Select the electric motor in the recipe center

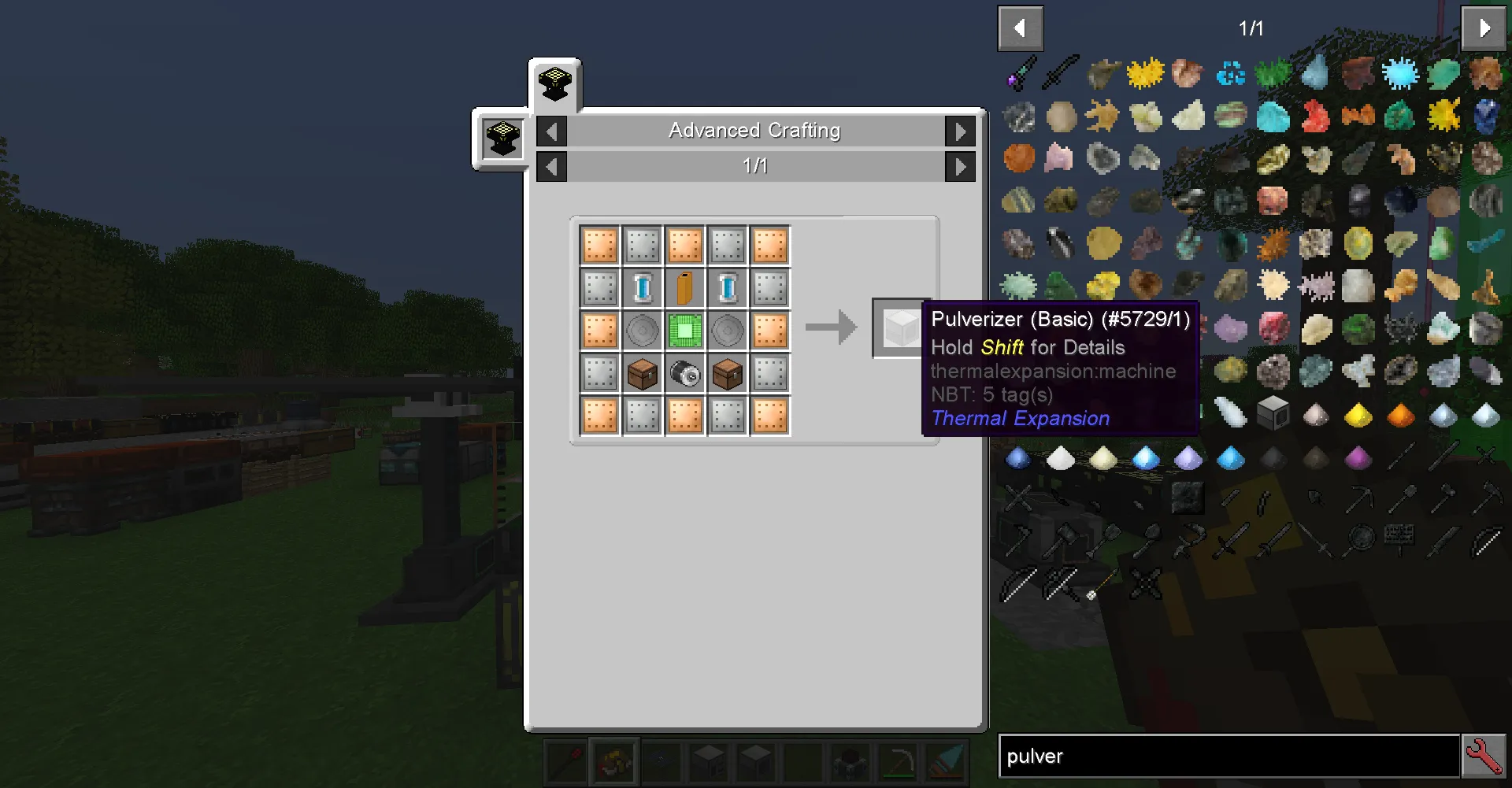tap(685, 373)
